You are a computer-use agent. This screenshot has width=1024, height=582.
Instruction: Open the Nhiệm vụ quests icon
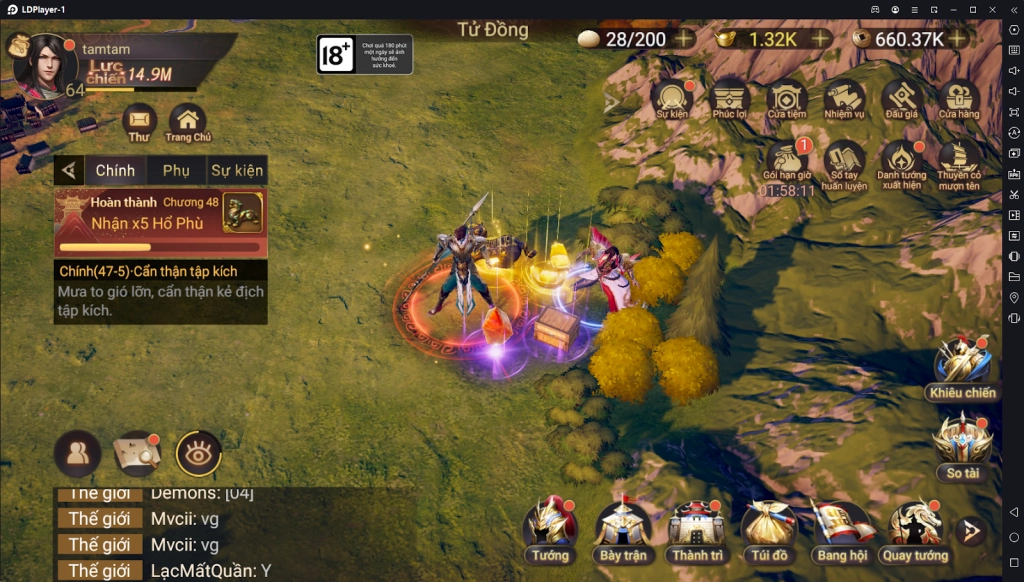click(x=844, y=99)
